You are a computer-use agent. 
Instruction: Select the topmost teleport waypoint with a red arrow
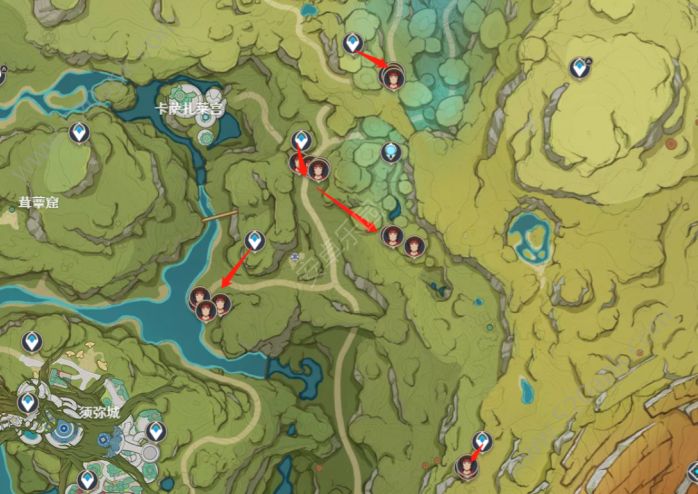[352, 43]
